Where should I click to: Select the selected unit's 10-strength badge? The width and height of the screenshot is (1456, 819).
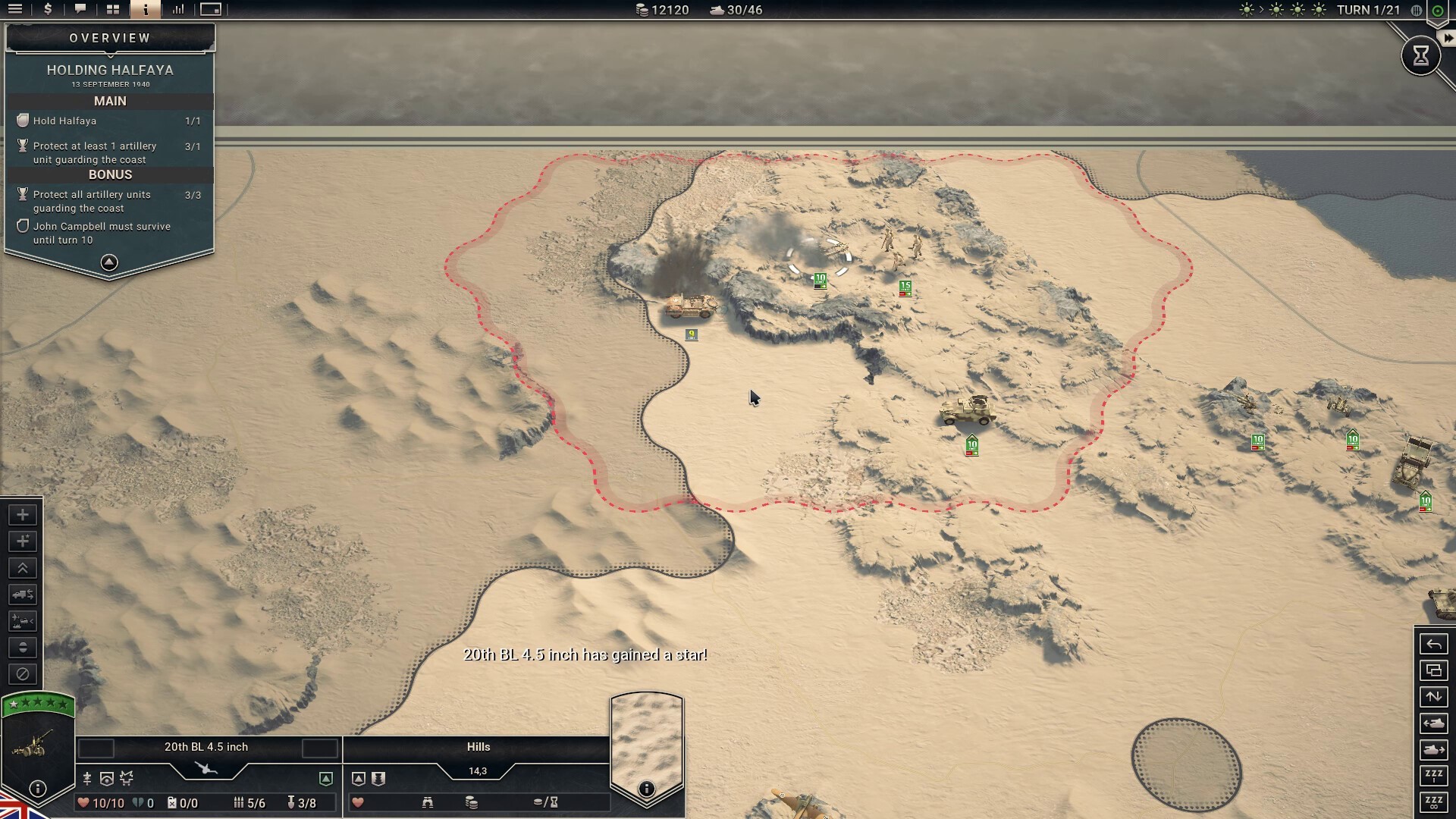(x=820, y=281)
